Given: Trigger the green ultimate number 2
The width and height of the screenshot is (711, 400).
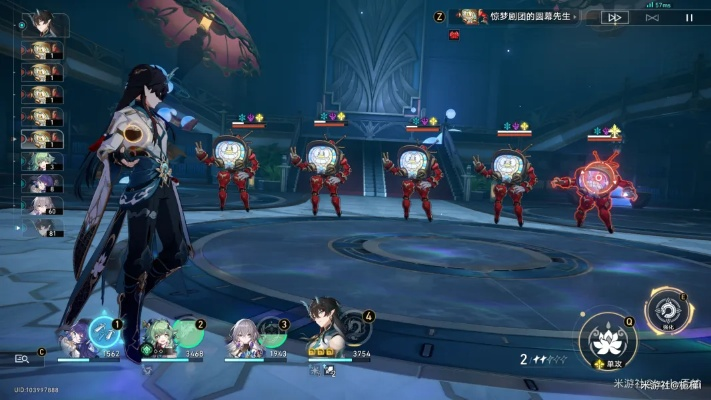Looking at the screenshot, I should tap(188, 332).
